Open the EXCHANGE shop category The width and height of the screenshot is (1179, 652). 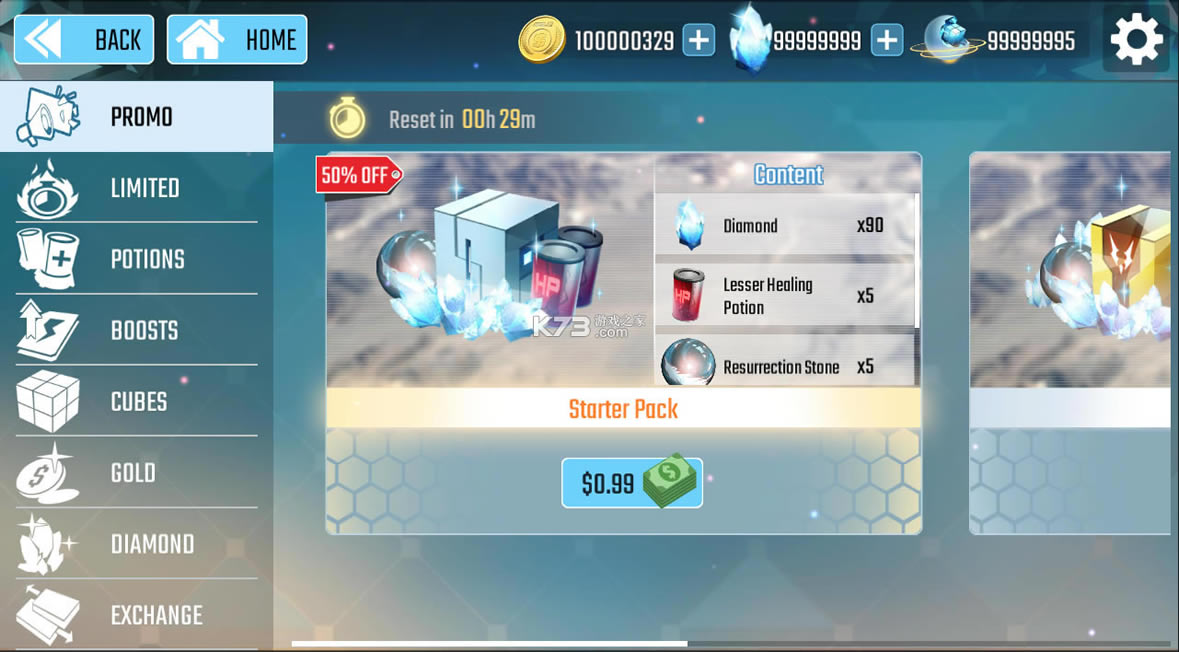[x=136, y=614]
